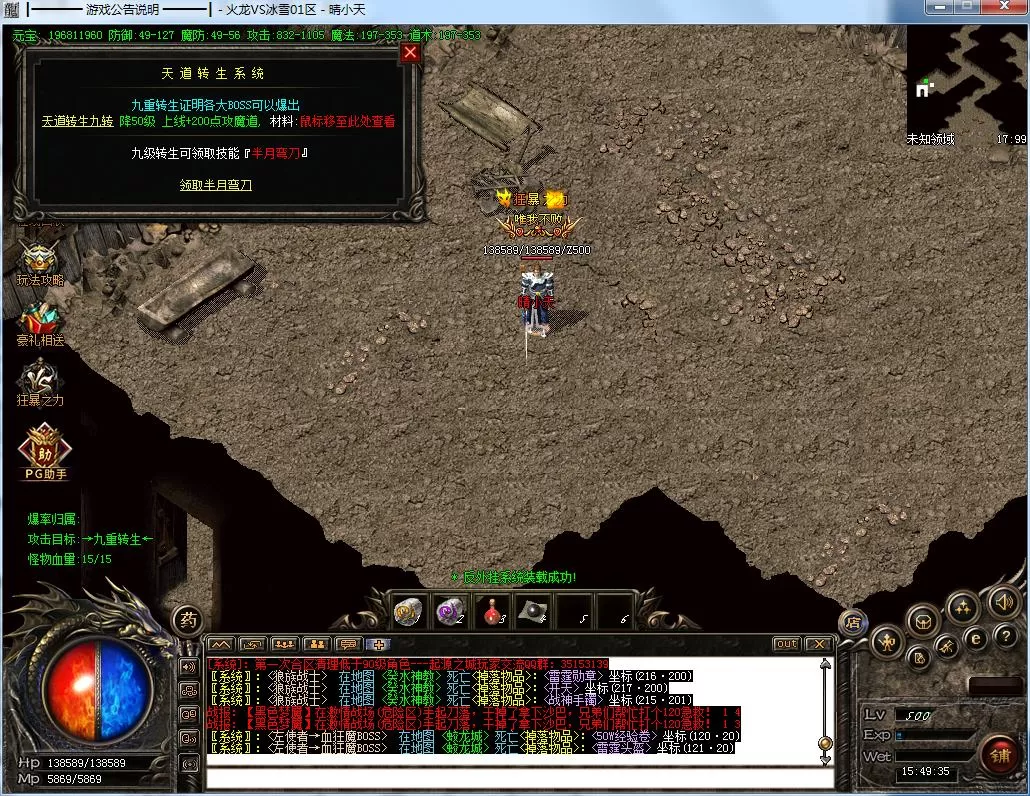The image size is (1030, 796).
Task: Click the 领取半月弯刀 link
Action: tap(215, 185)
